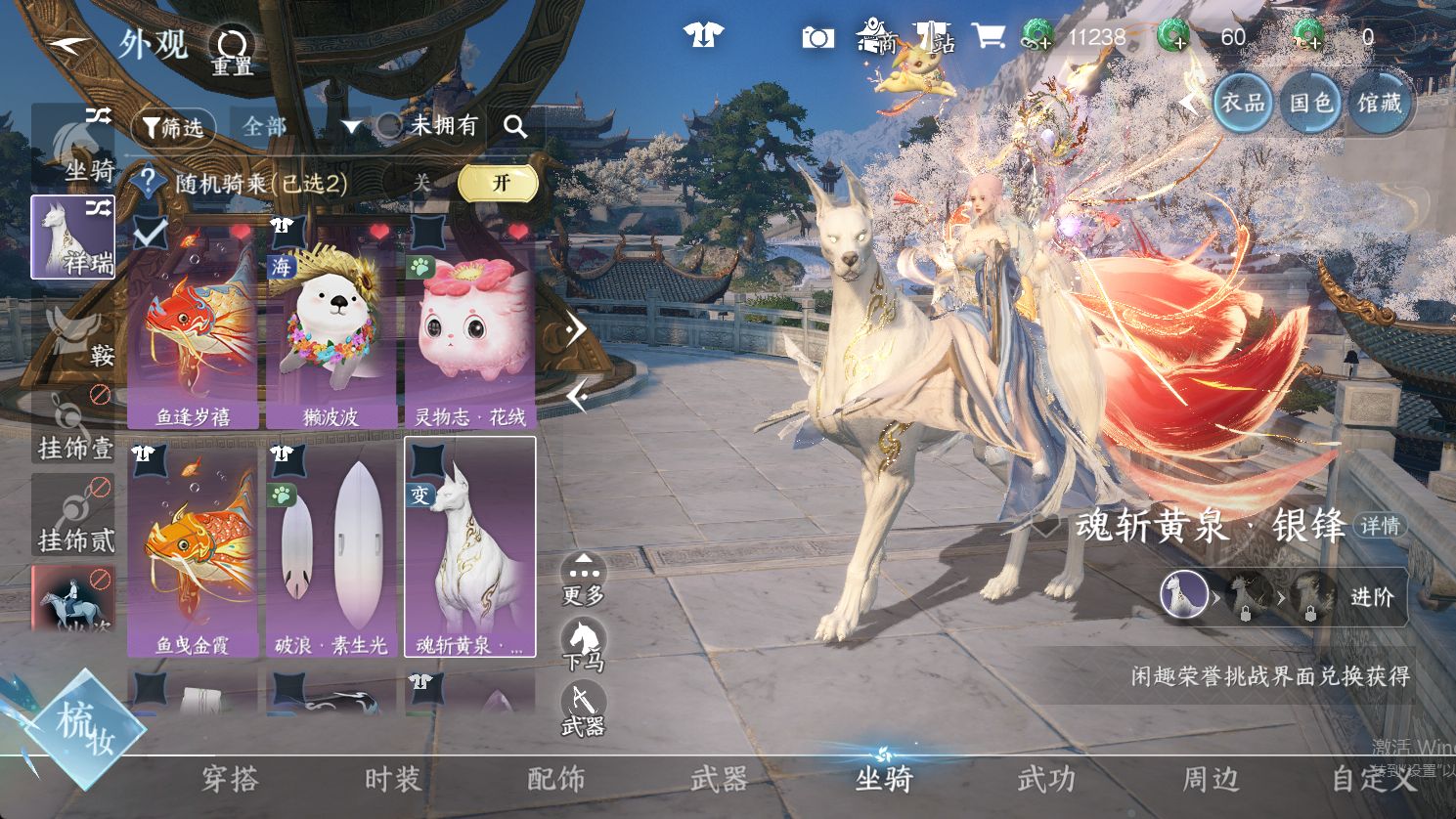Select the 鱼逢岁禧 mount card

point(194,324)
